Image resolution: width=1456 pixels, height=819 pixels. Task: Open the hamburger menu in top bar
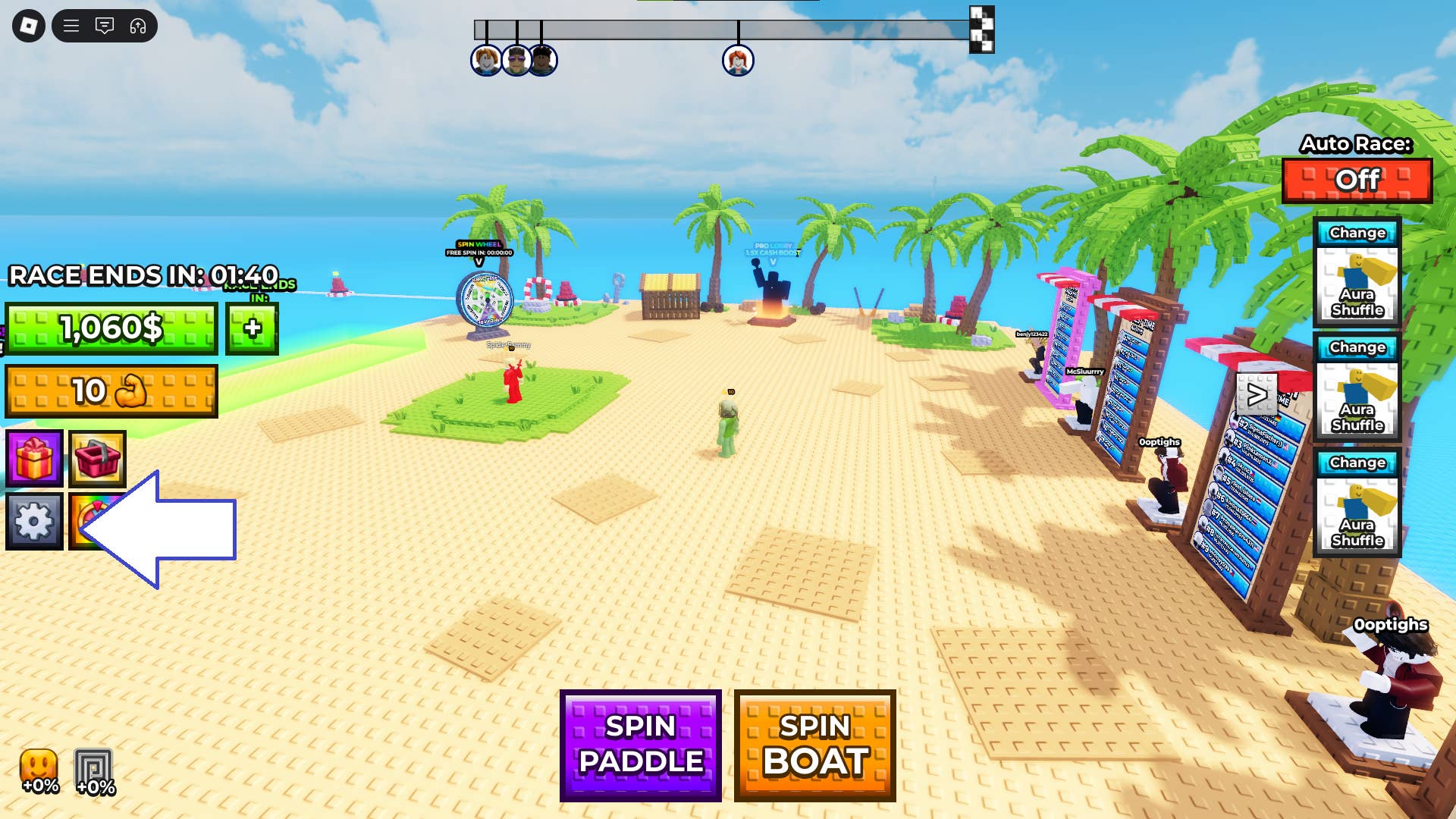click(71, 27)
